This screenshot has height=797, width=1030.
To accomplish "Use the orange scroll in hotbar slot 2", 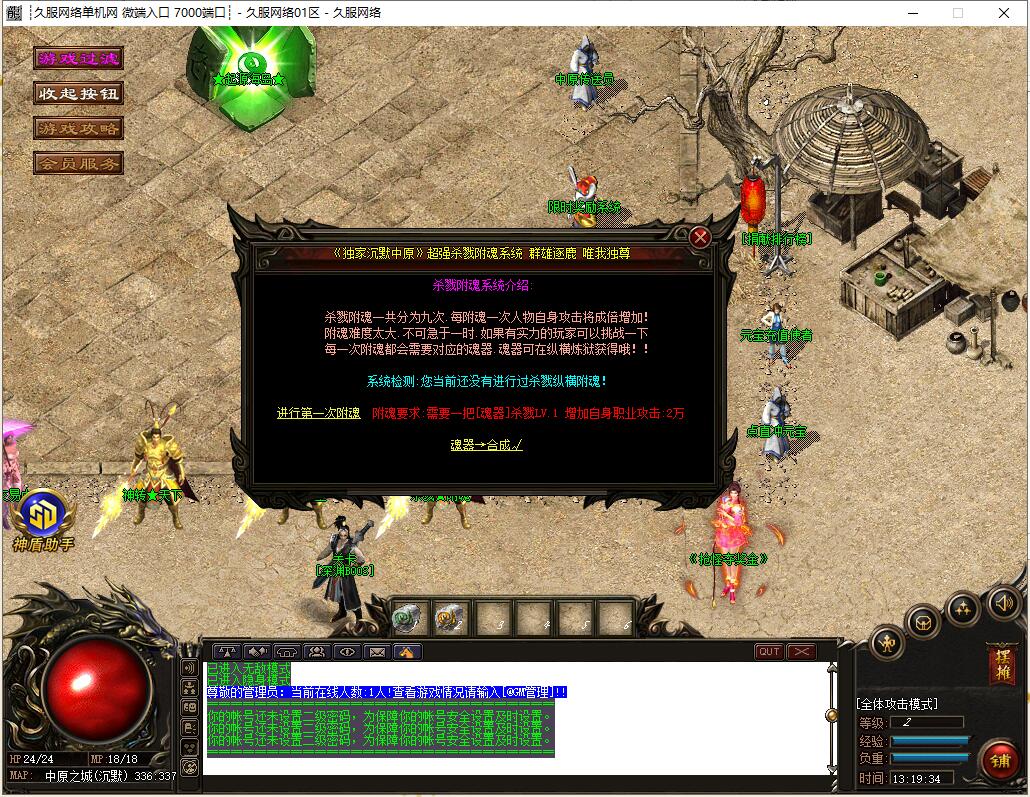I will click(450, 620).
